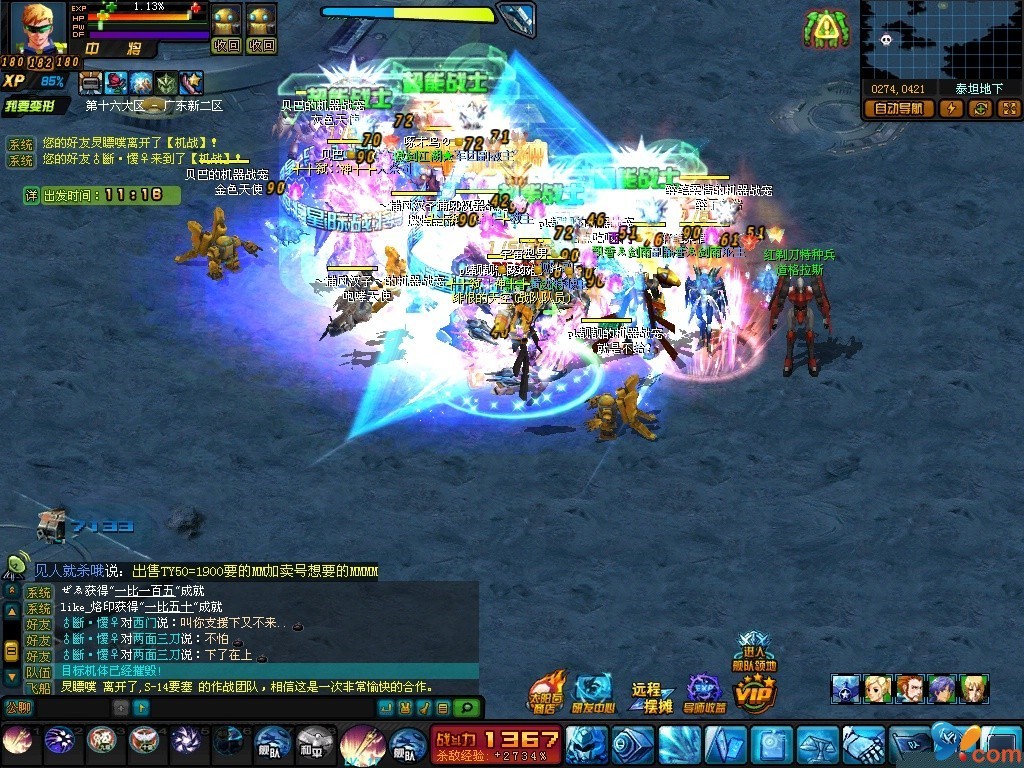Enter the fleet territory via 进入舰队领地
Screen dimensions: 1024x768
[x=755, y=650]
